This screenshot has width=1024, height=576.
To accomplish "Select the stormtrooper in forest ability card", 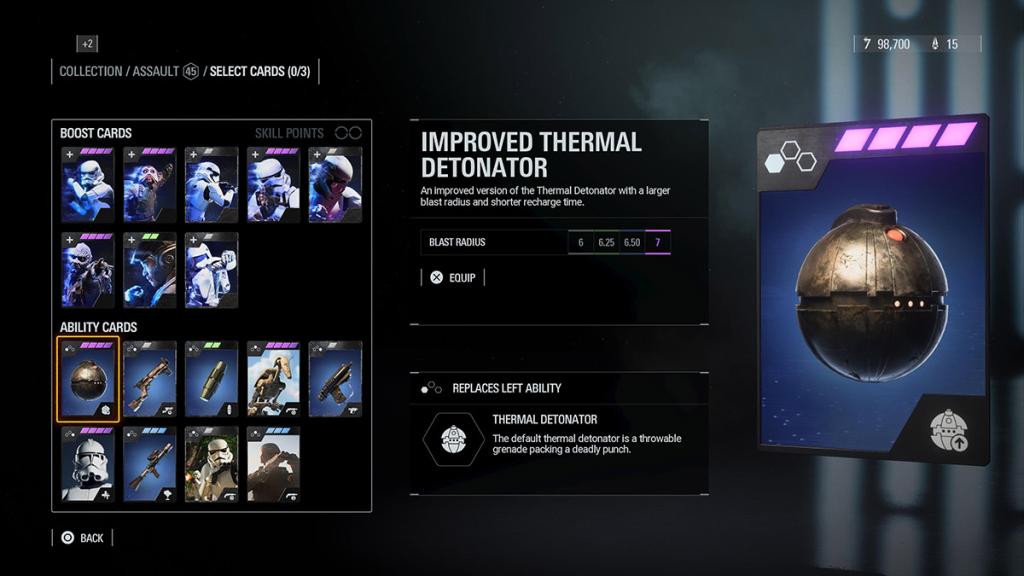I will pos(211,465).
